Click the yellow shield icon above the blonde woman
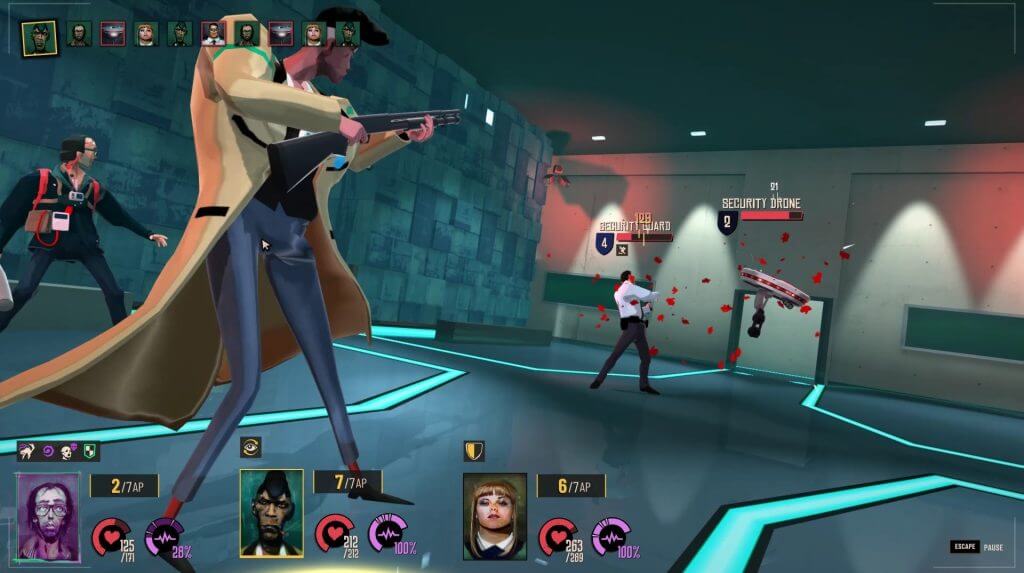 474,451
